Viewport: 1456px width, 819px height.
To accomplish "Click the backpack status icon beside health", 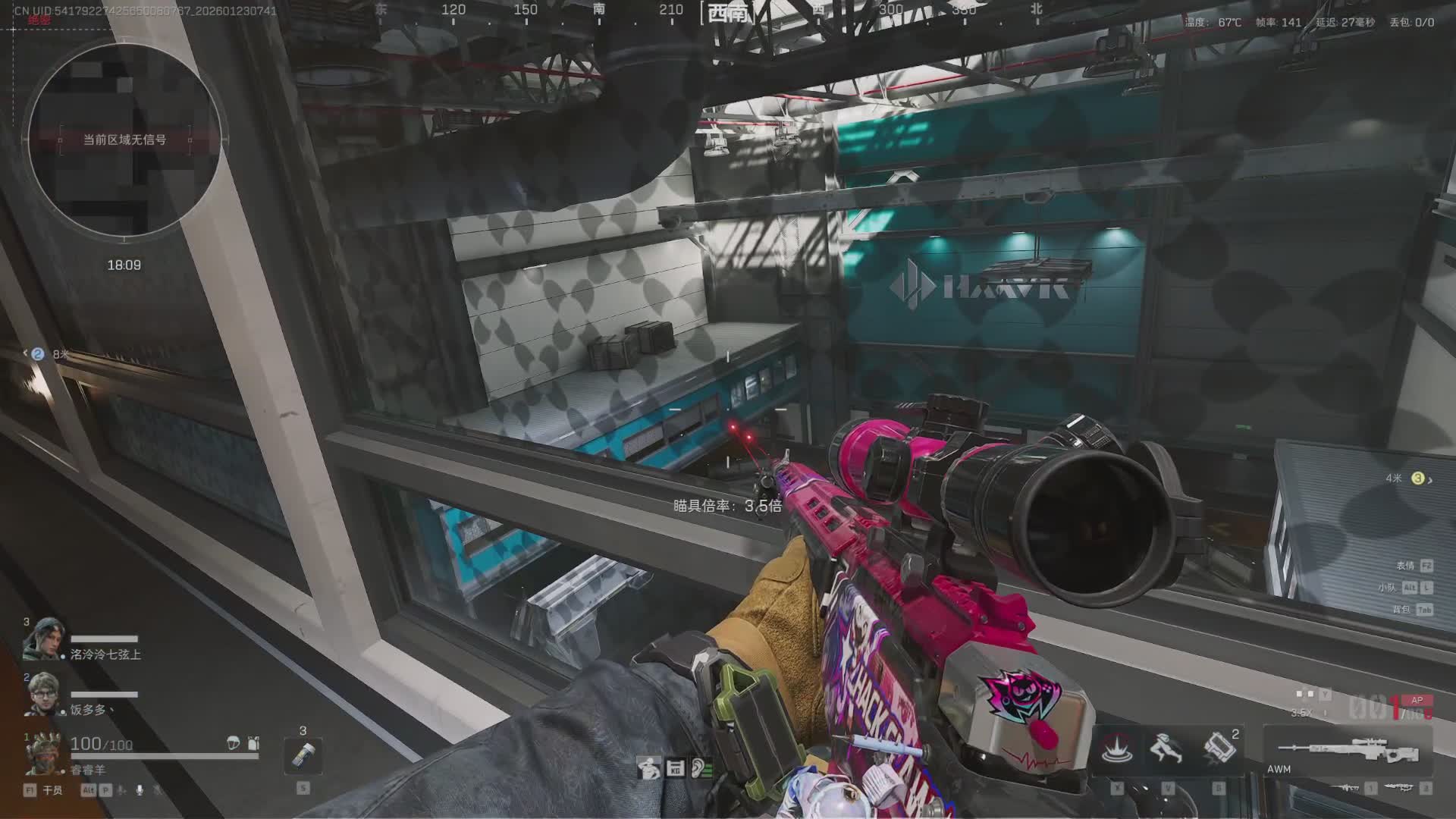I will [x=253, y=743].
